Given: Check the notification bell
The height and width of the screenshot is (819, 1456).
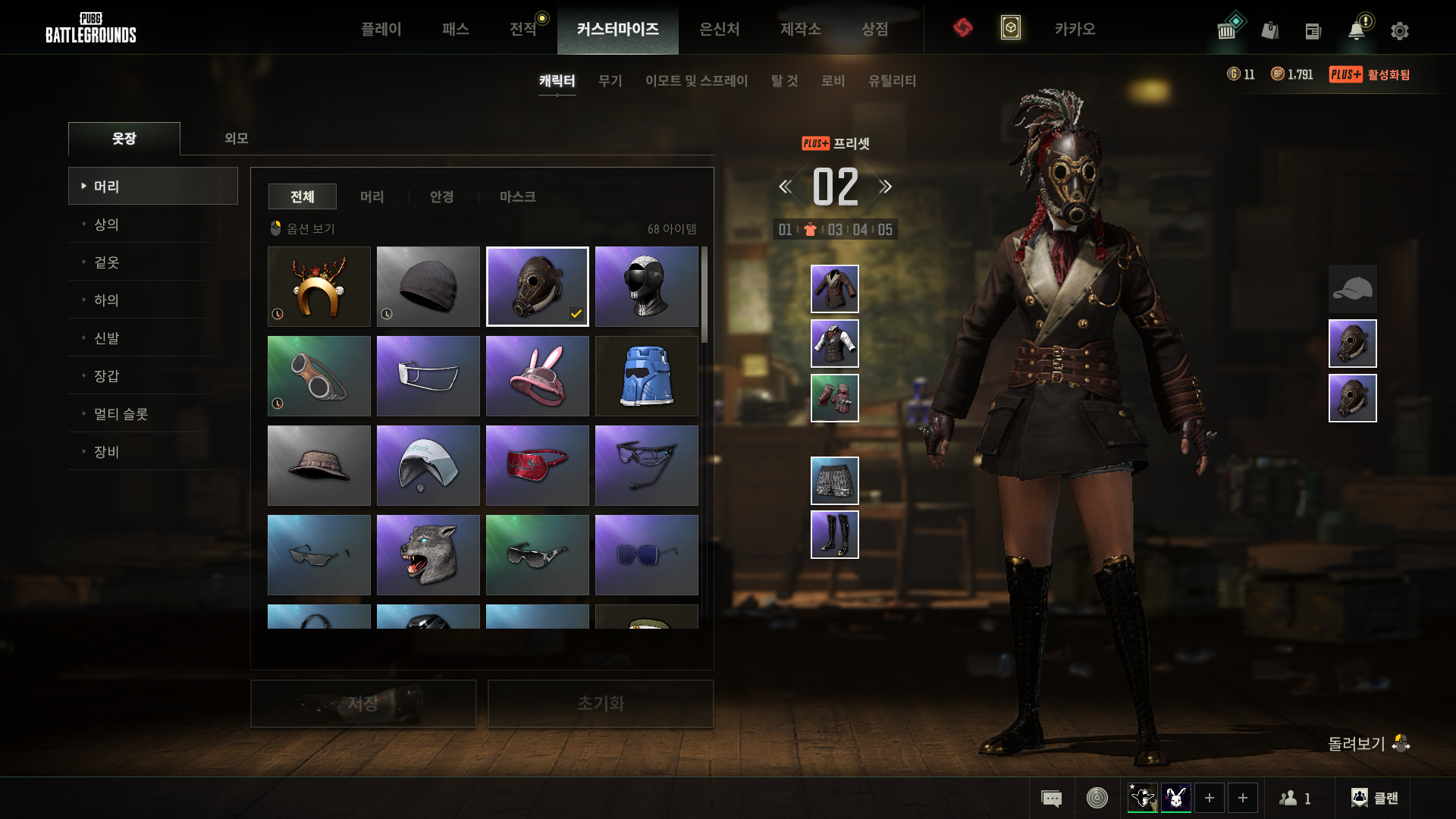Looking at the screenshot, I should click(1356, 31).
